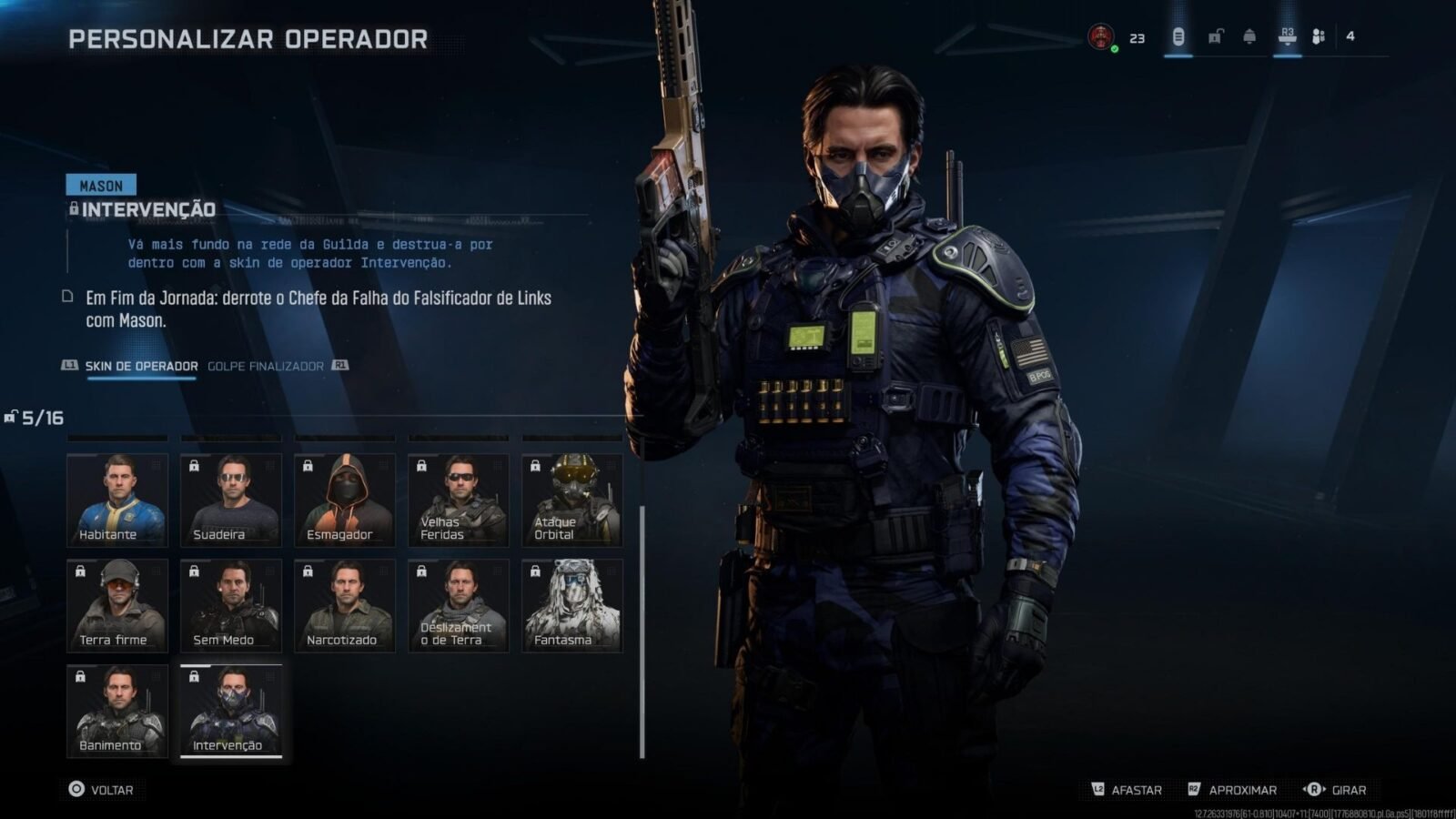Click the open padlock icon
Image resolution: width=1456 pixels, height=819 pixels.
pos(1215,36)
